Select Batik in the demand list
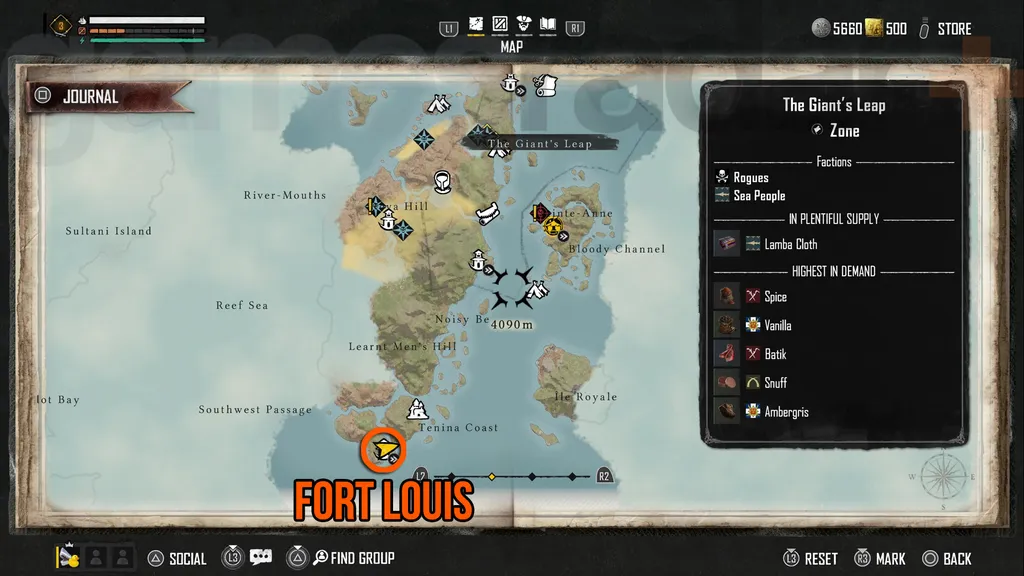 tap(775, 354)
